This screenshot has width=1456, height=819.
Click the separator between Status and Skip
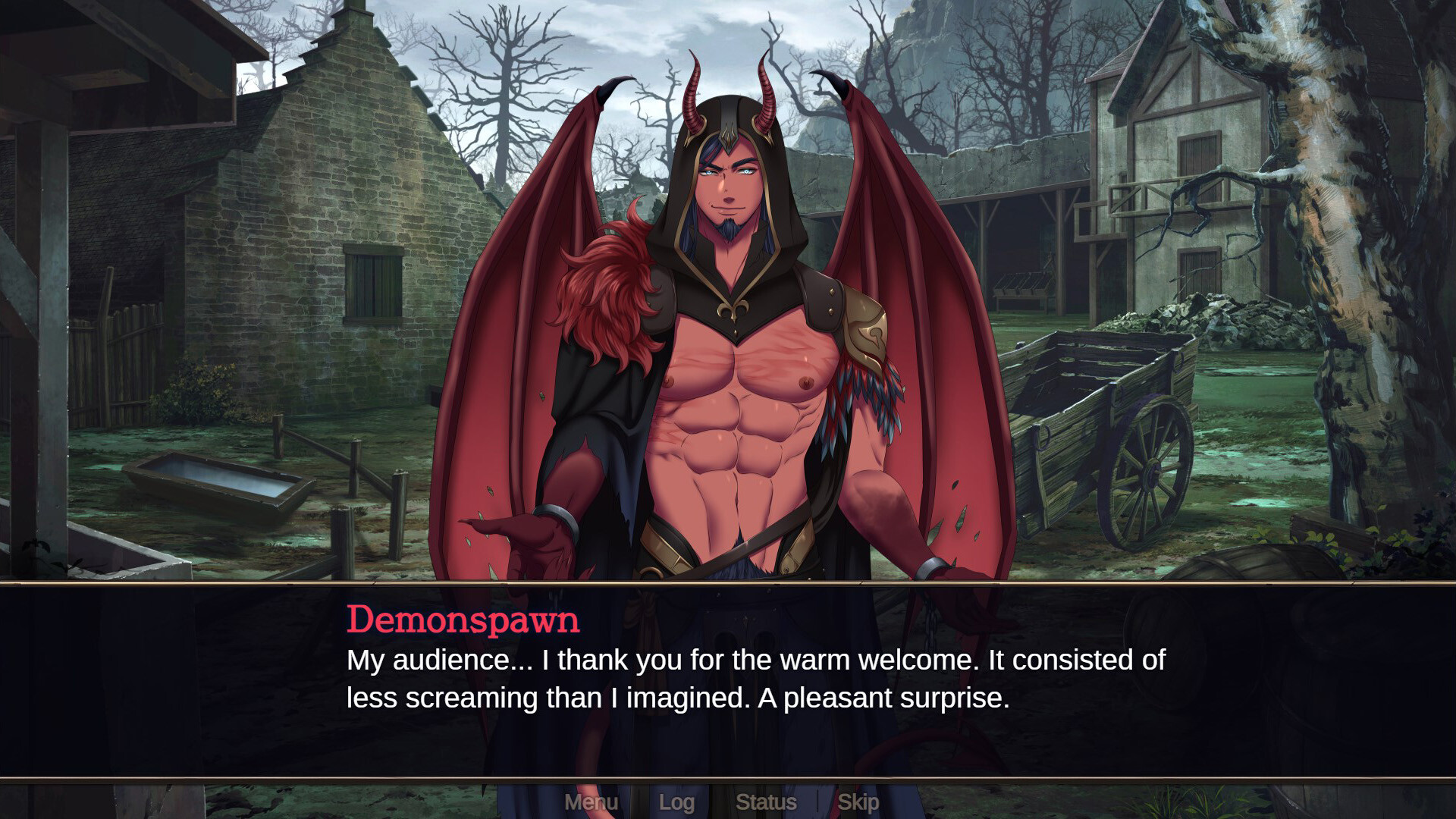pyautogui.click(x=817, y=802)
